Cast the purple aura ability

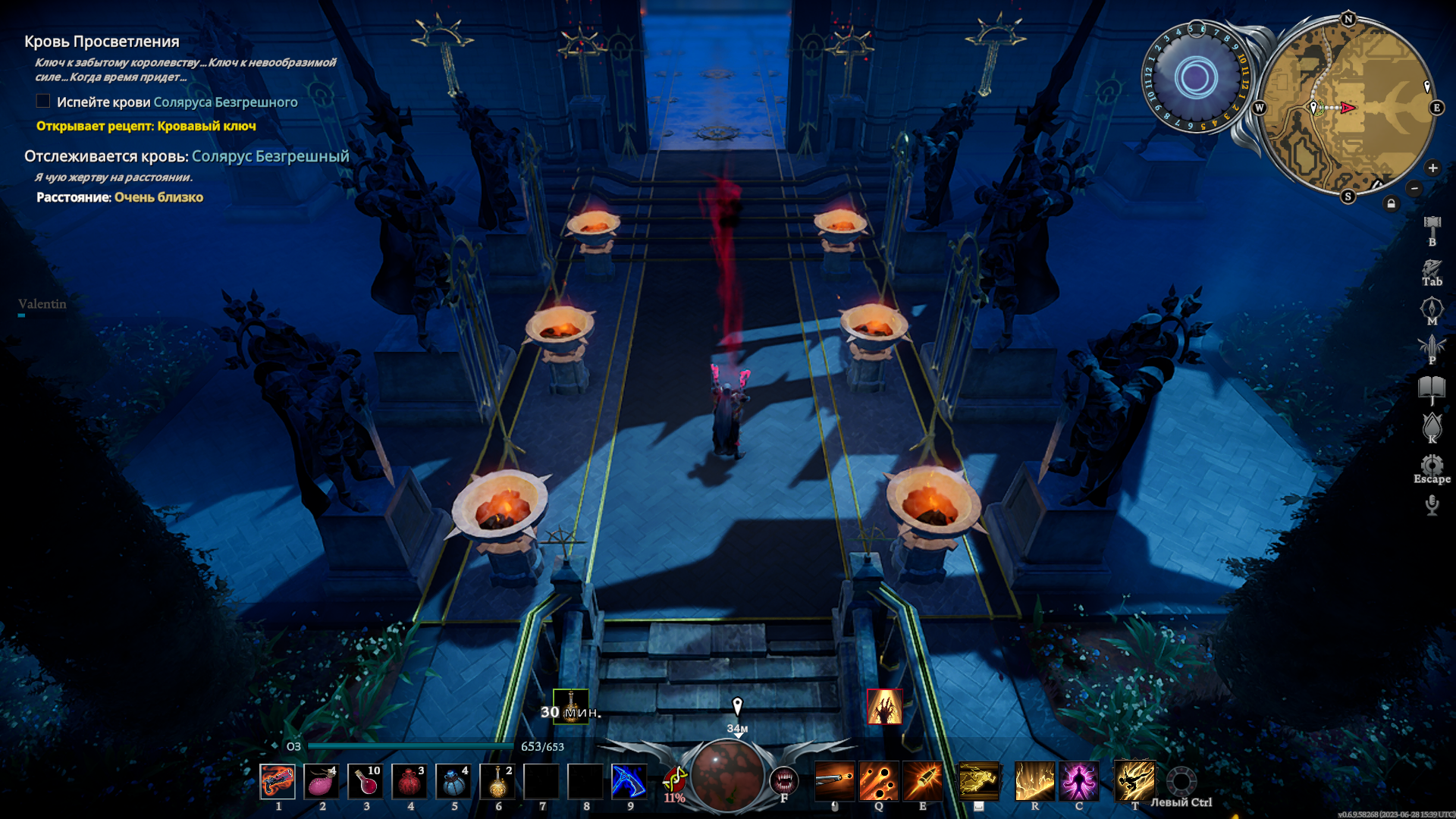pos(1078,781)
